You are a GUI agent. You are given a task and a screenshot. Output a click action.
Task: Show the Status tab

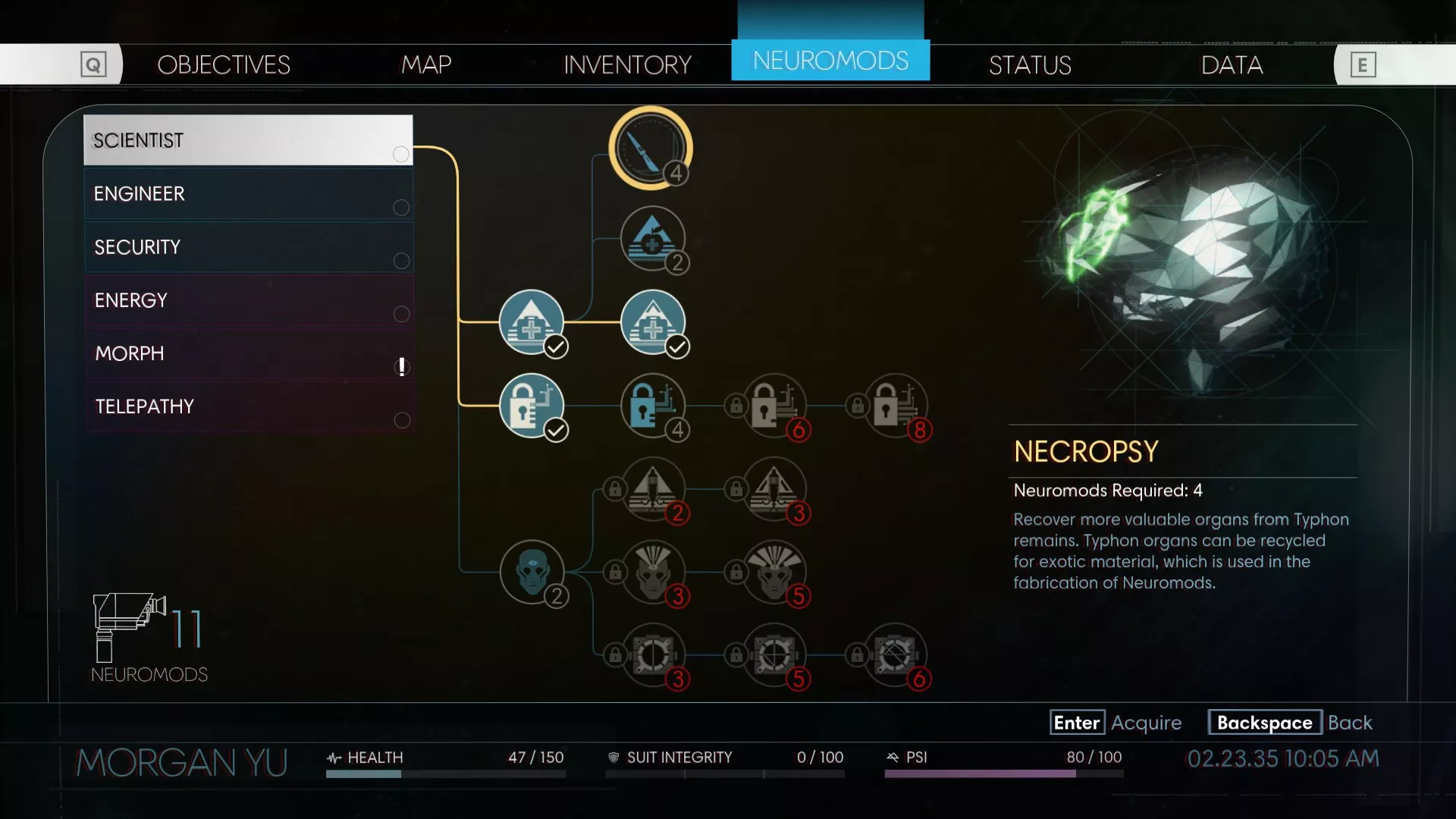click(1030, 65)
